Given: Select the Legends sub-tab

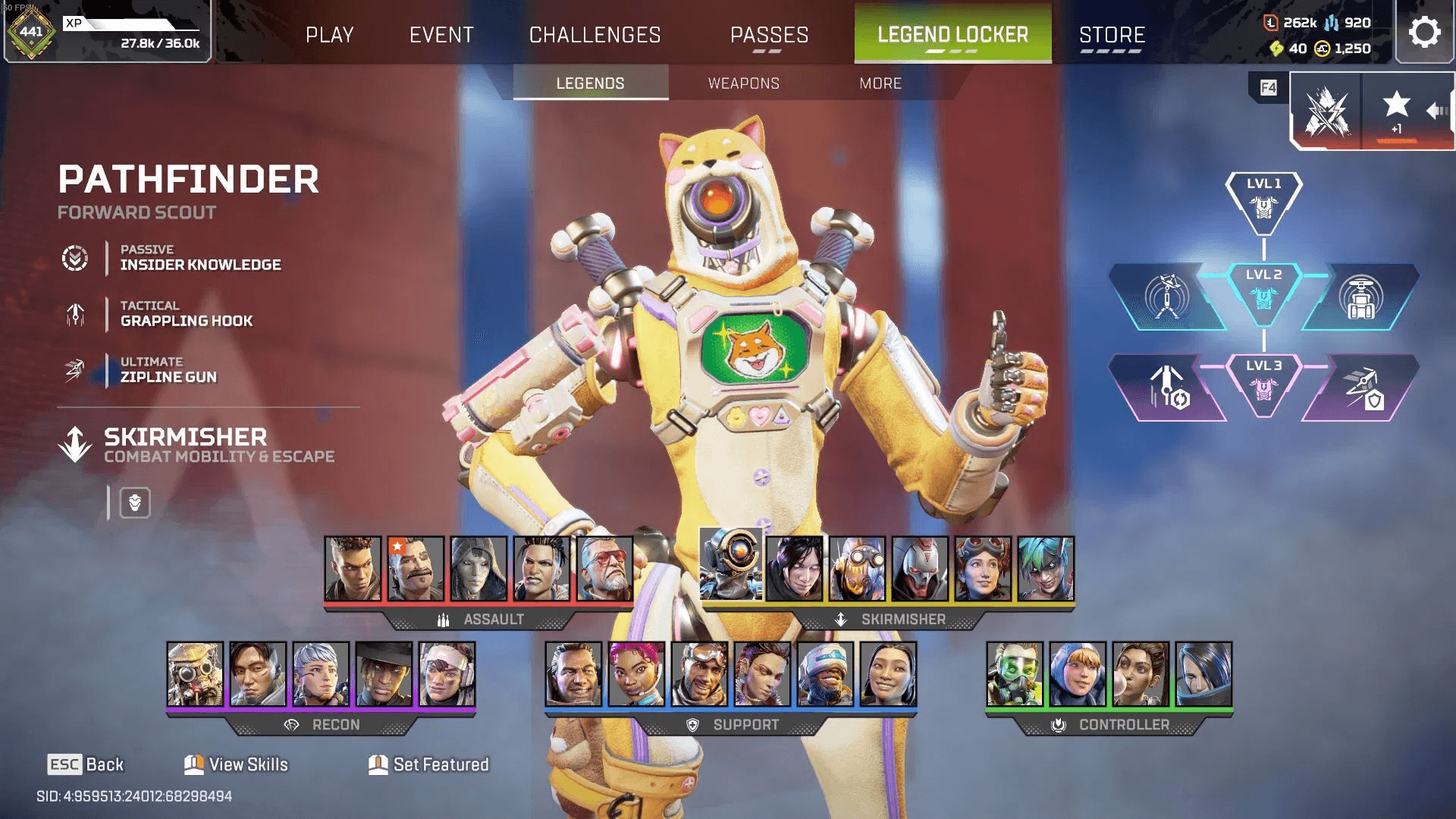Looking at the screenshot, I should (590, 83).
